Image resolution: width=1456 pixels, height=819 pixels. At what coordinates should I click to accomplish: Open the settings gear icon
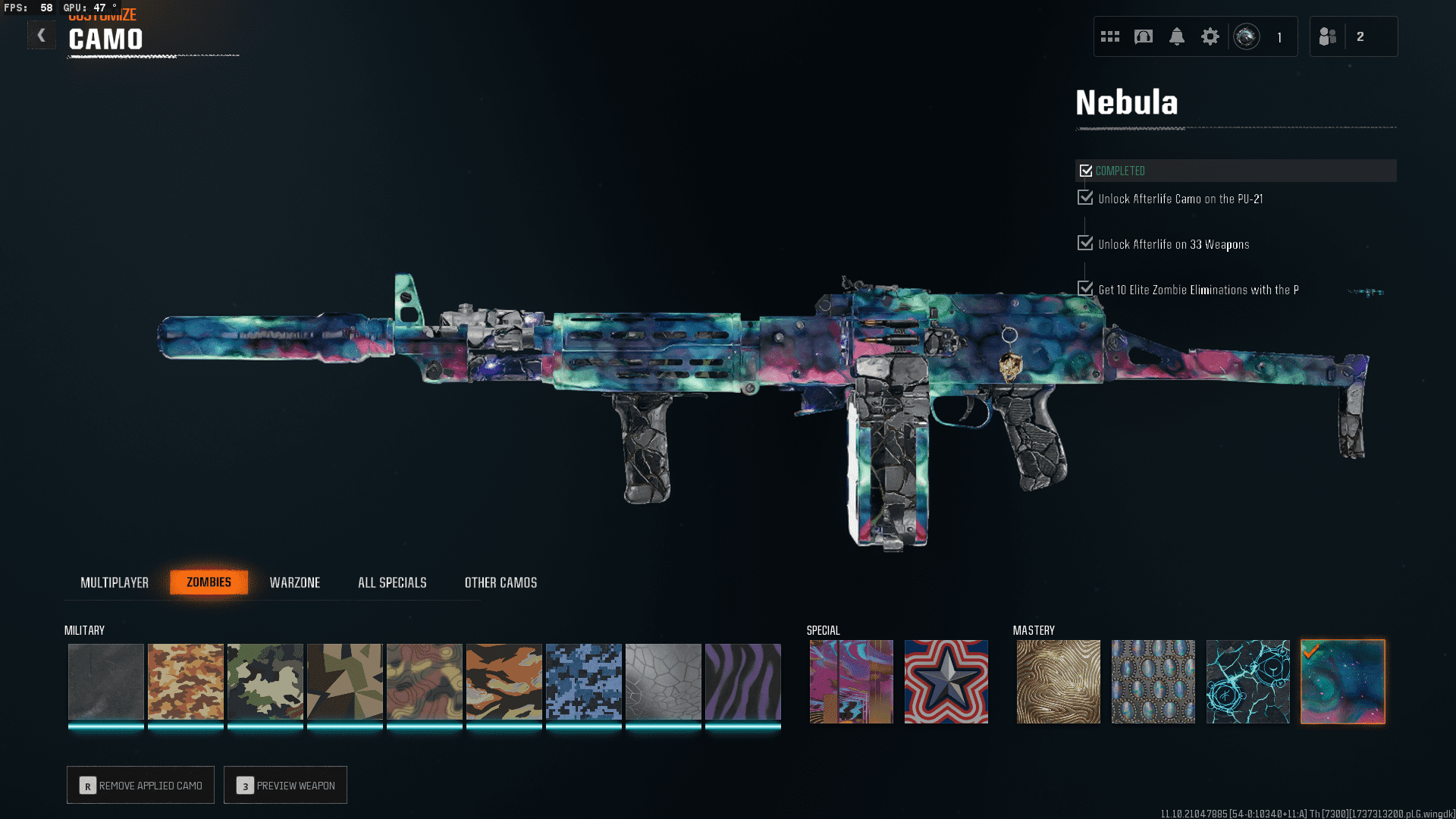coord(1210,36)
